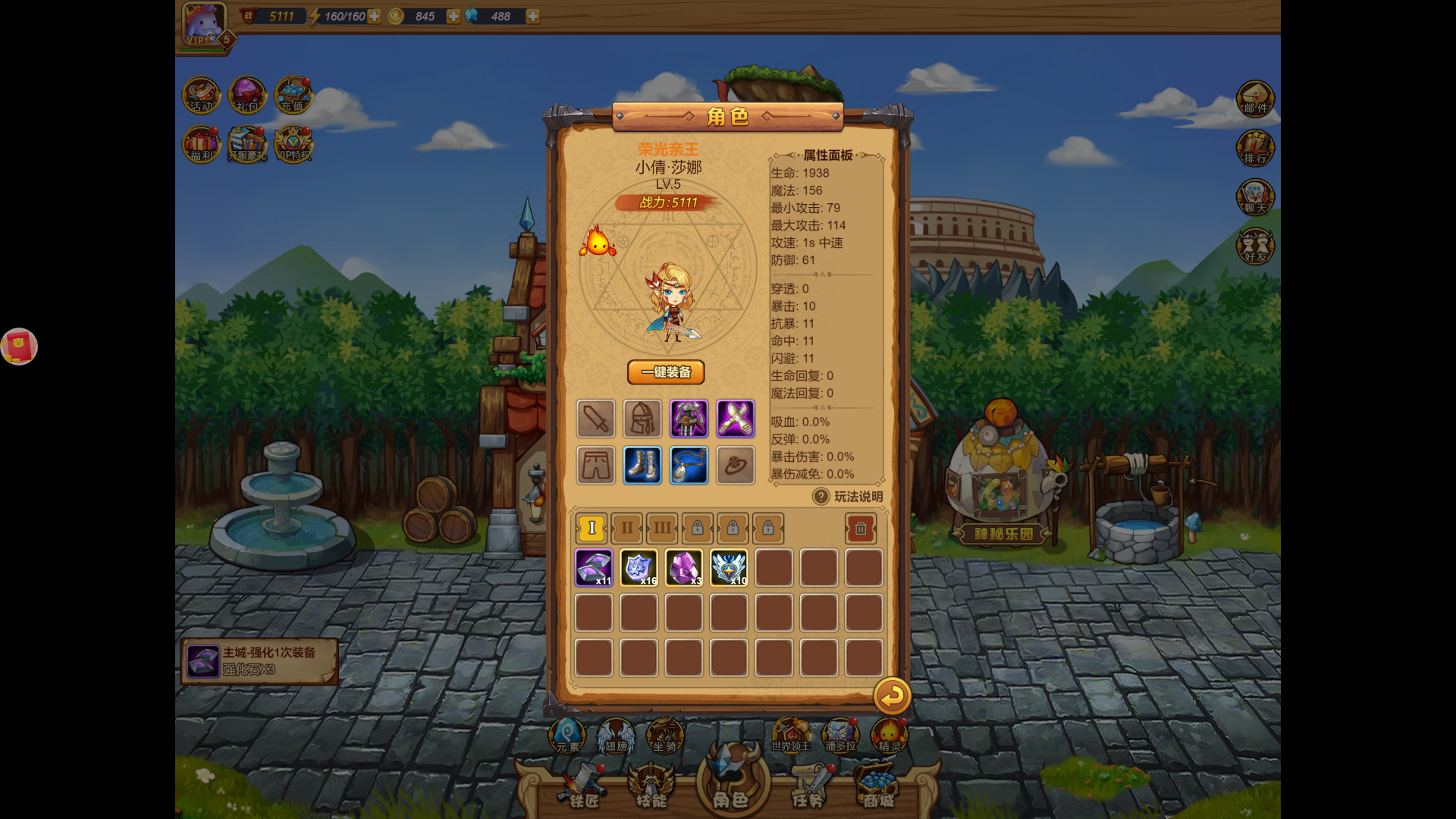The width and height of the screenshot is (1456, 819).
Task: Open the 翅膀 wings panel
Action: [616, 734]
